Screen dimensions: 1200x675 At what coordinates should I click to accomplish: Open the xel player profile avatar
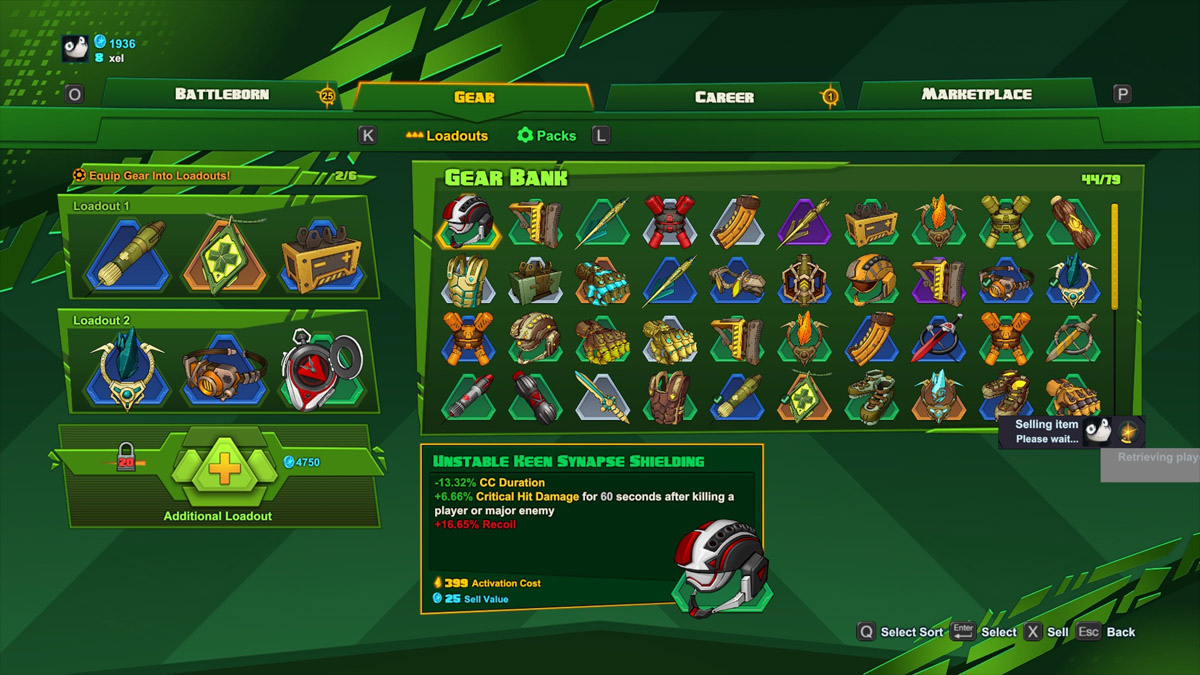click(75, 48)
